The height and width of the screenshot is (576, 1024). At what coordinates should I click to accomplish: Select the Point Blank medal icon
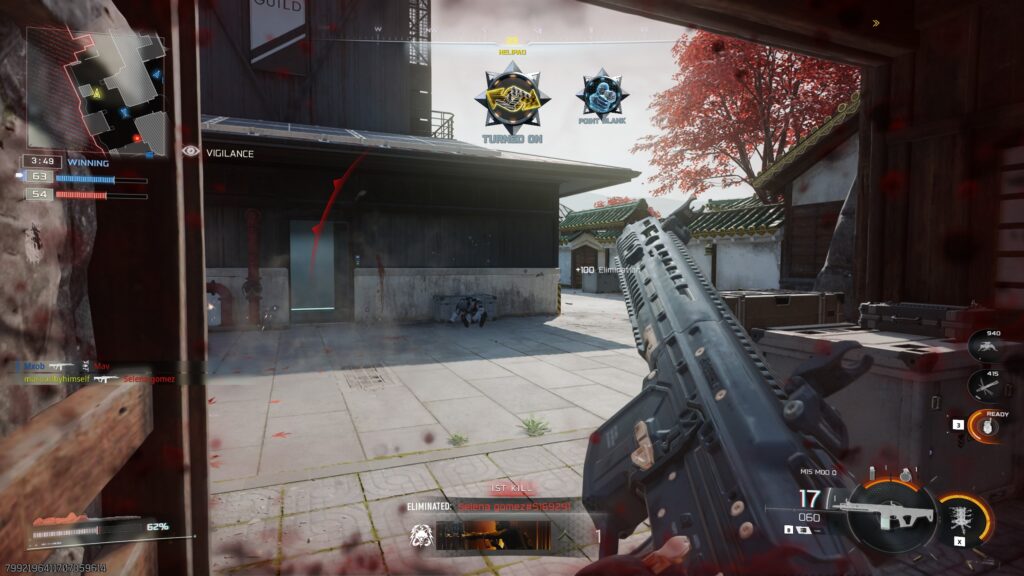point(602,95)
